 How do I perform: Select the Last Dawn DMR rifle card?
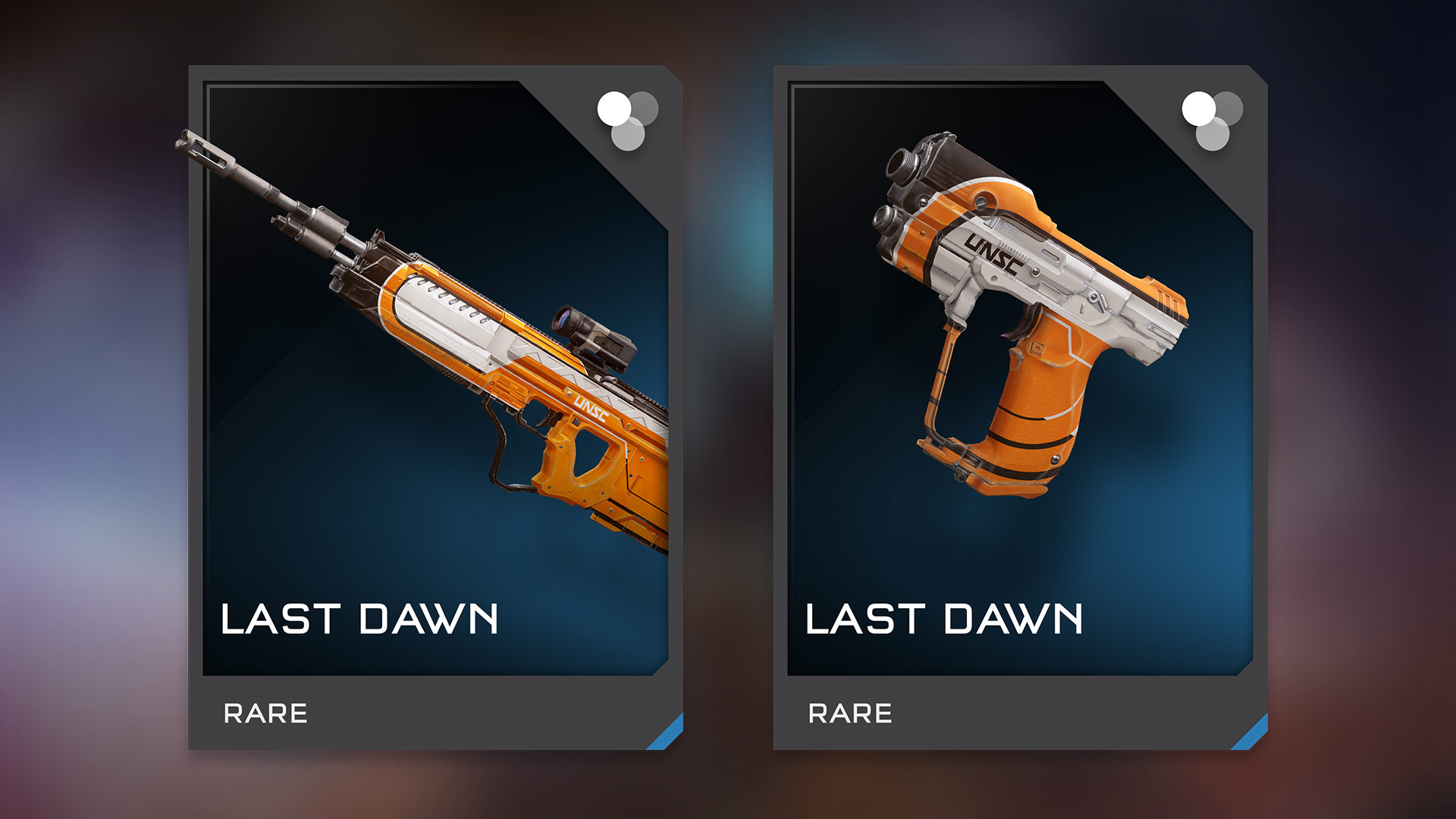tap(435, 408)
